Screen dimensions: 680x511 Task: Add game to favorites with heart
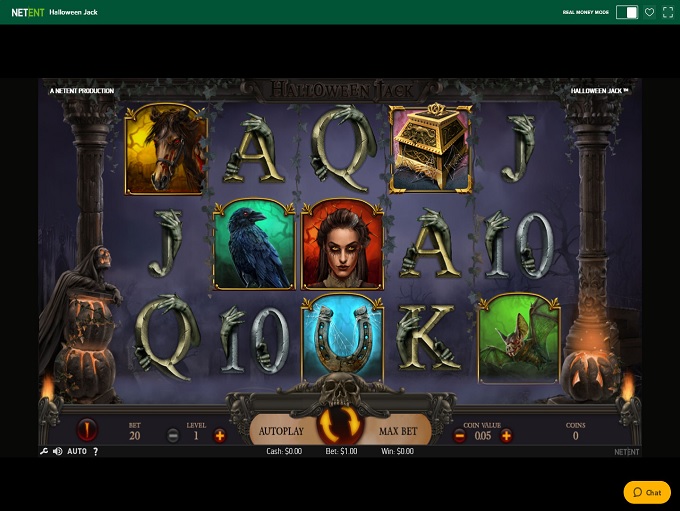pos(649,12)
